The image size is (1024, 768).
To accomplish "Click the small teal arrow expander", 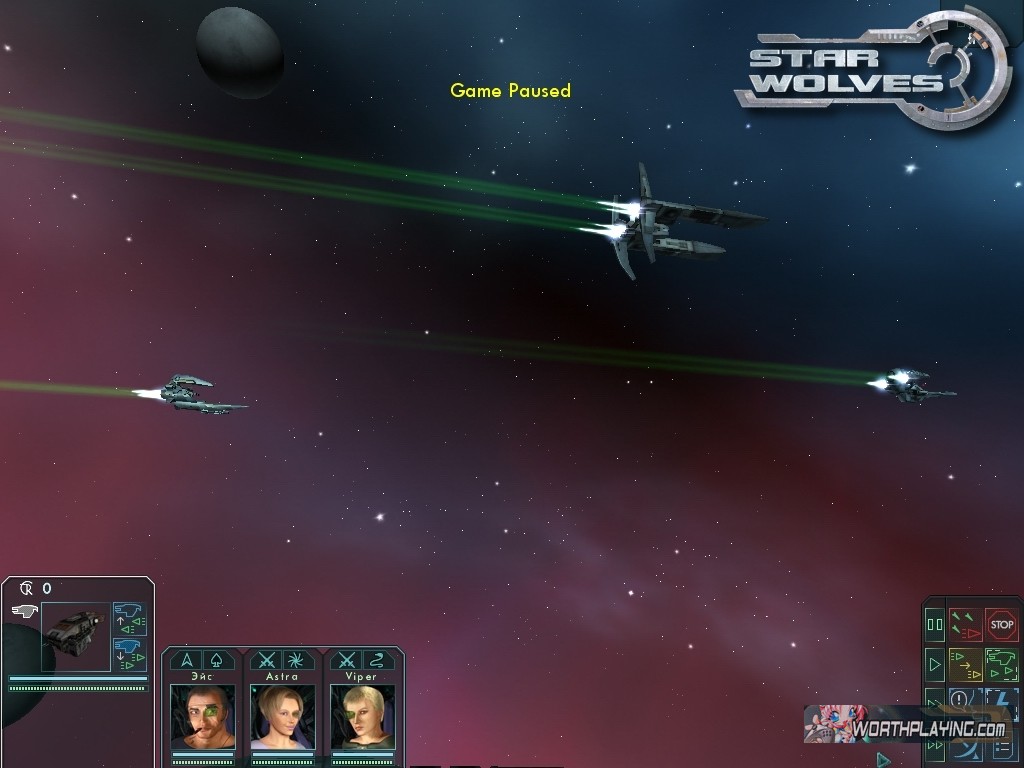I will click(x=883, y=760).
